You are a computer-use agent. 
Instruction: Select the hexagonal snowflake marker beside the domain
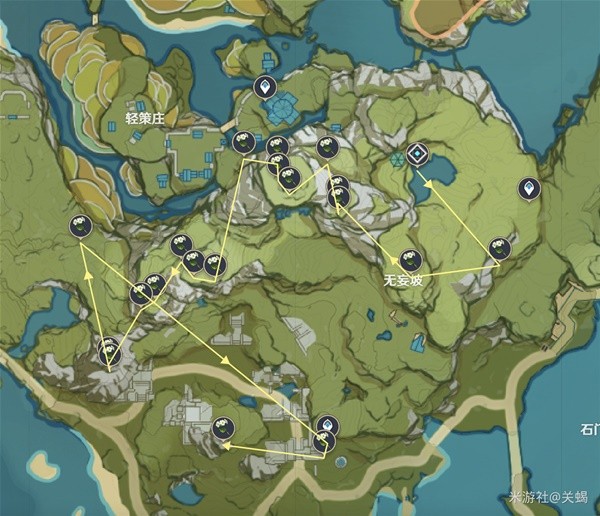tap(398, 159)
